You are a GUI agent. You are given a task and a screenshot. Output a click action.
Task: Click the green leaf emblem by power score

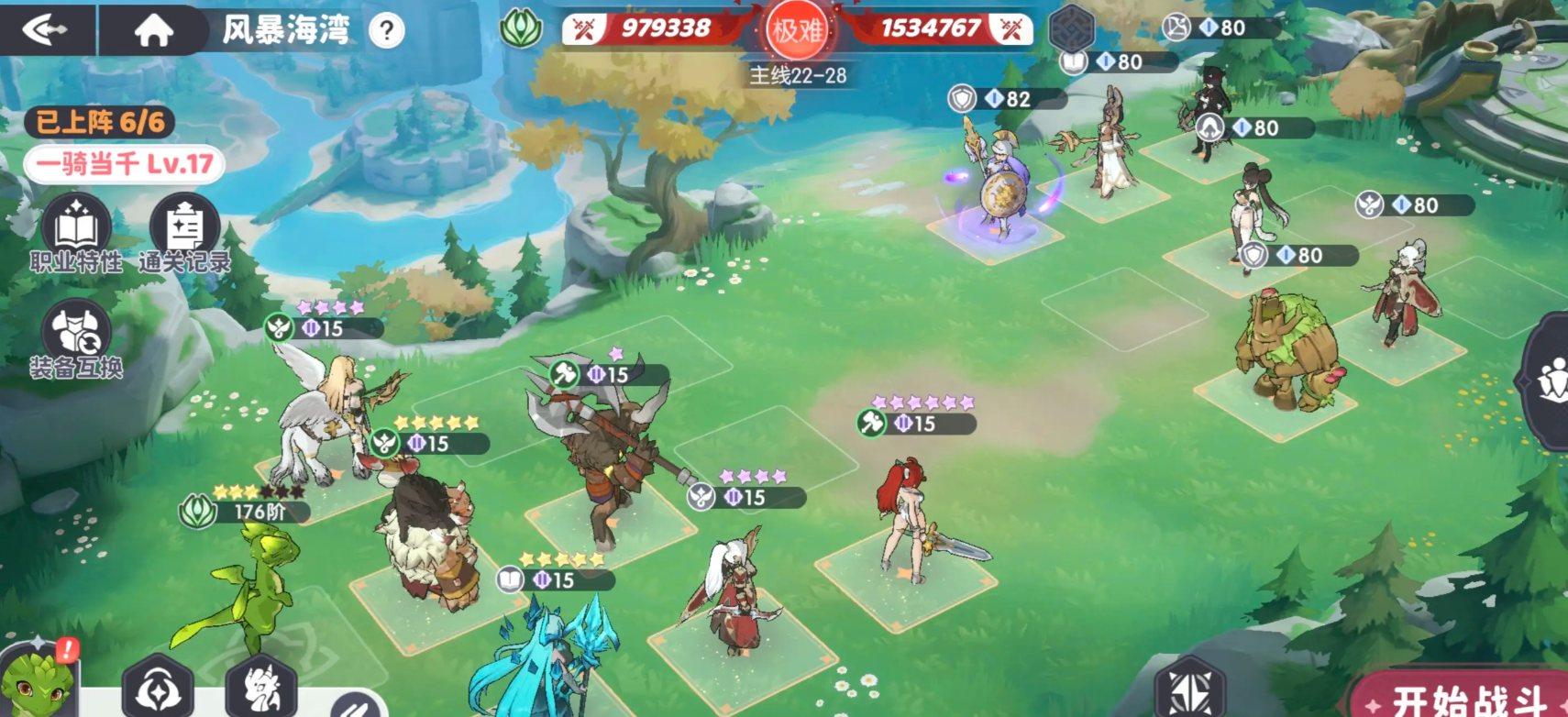pyautogui.click(x=521, y=28)
